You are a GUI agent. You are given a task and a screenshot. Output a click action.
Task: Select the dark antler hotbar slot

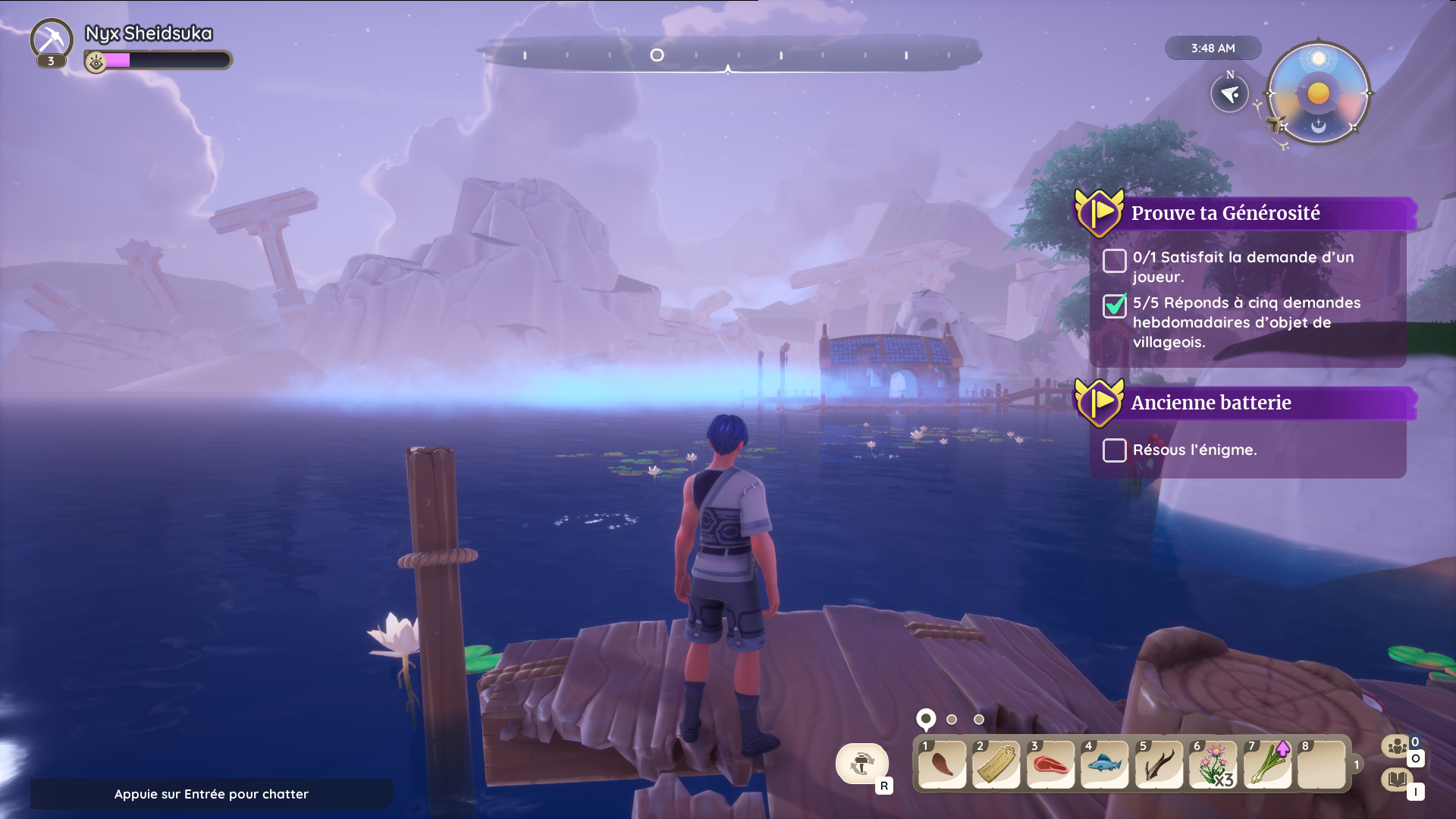pos(1159,764)
